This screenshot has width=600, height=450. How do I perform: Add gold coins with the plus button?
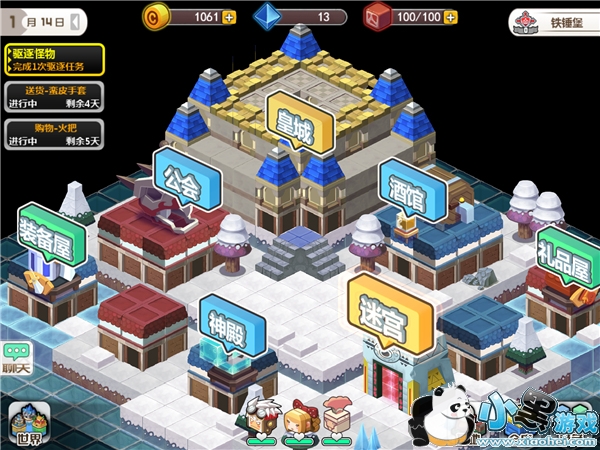(229, 17)
